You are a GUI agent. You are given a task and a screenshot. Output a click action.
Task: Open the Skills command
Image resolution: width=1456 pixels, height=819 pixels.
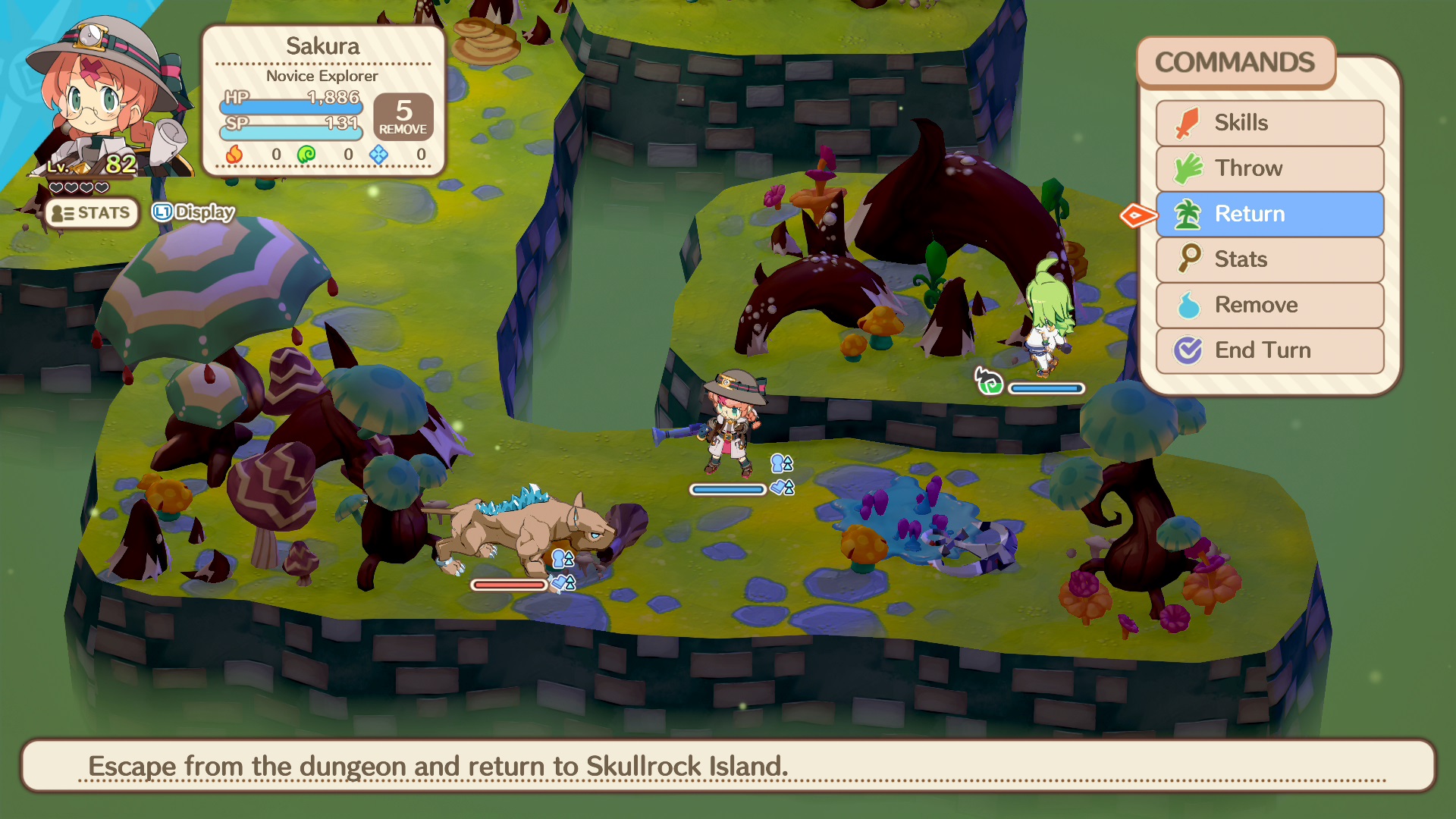point(1269,123)
